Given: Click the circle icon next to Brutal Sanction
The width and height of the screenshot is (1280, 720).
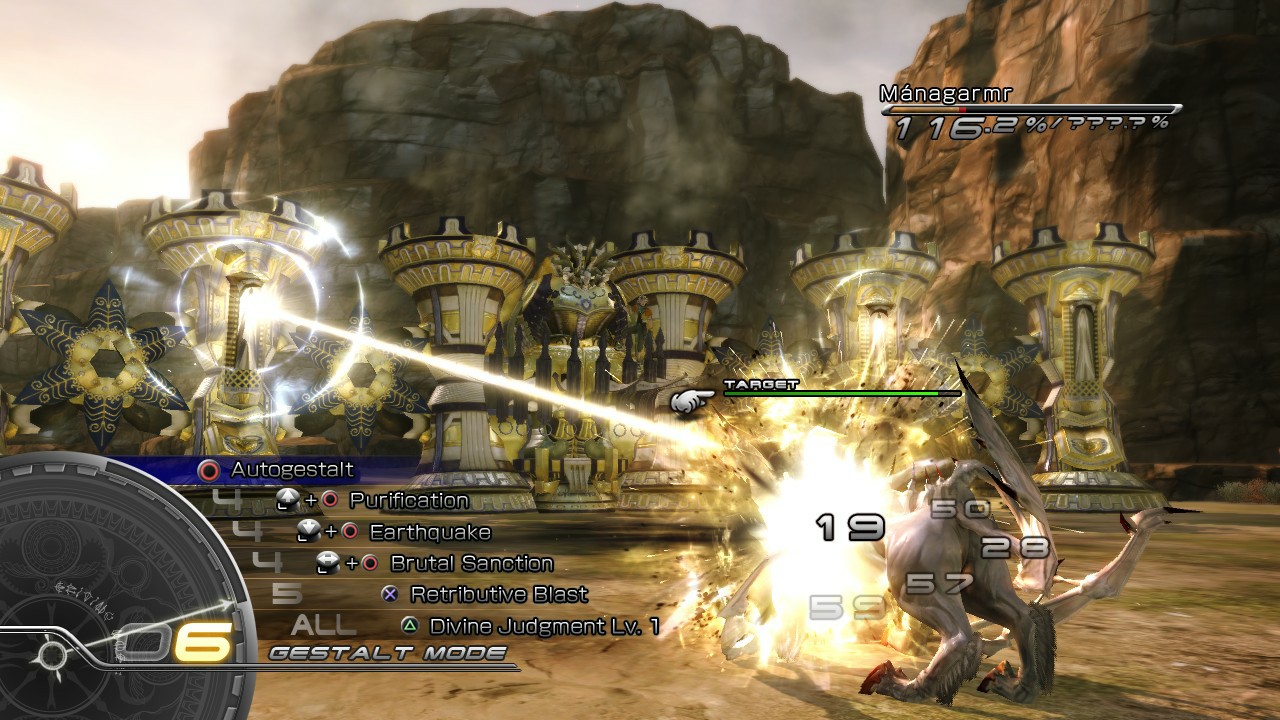Looking at the screenshot, I should 371,563.
